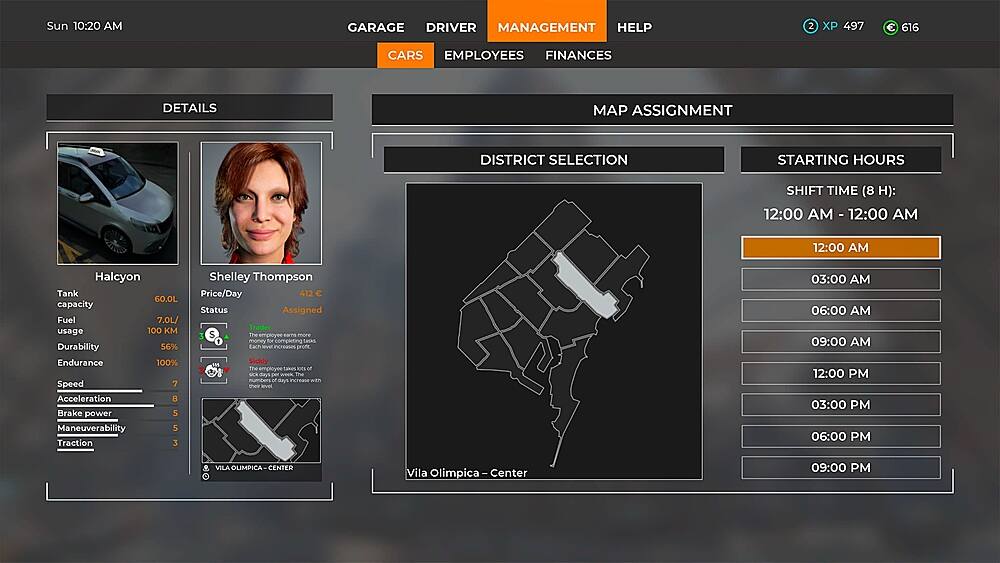Click the assigned district mini map preview
This screenshot has height=563, width=1000.
pos(261,430)
